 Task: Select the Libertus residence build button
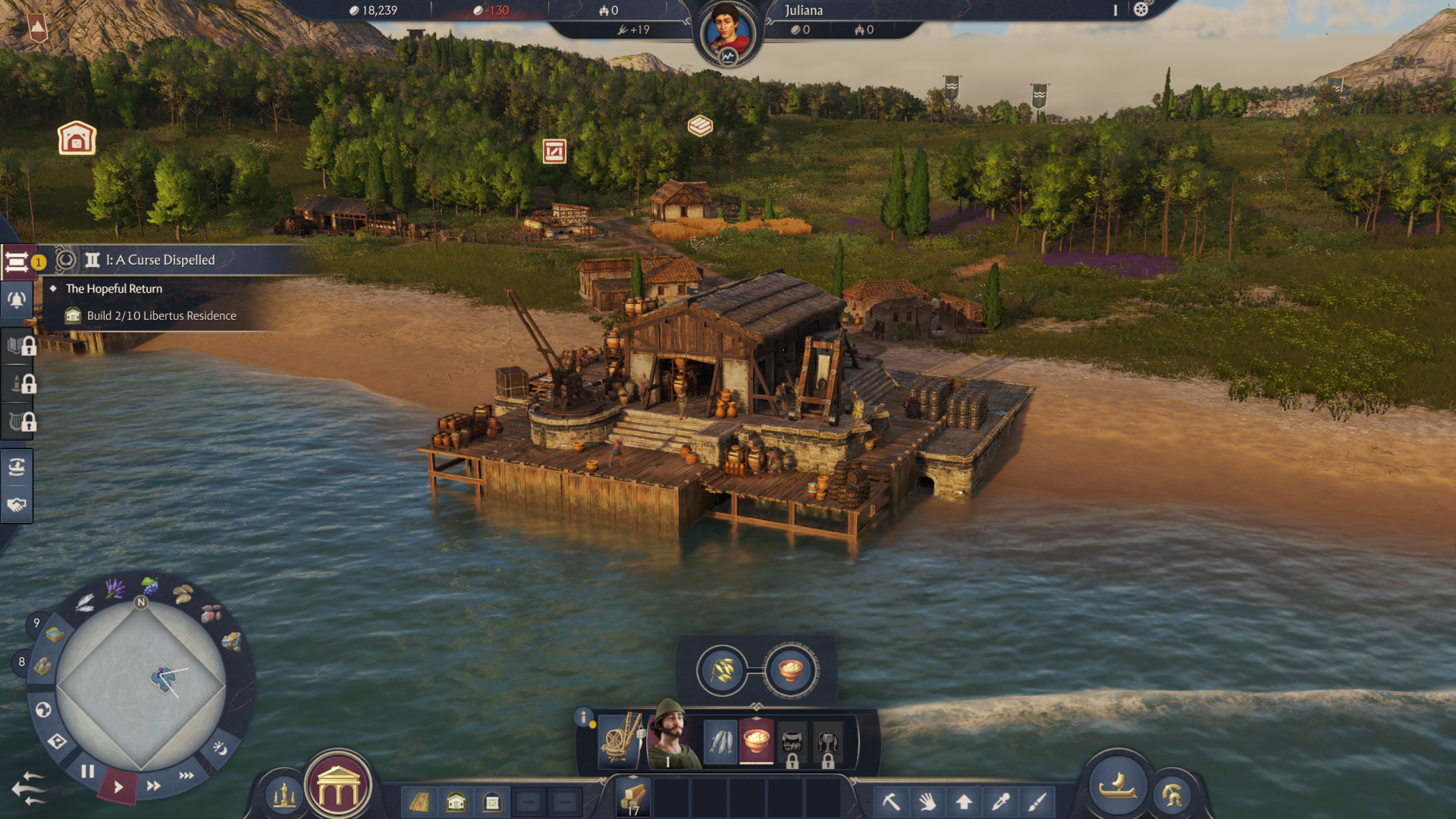[456, 802]
